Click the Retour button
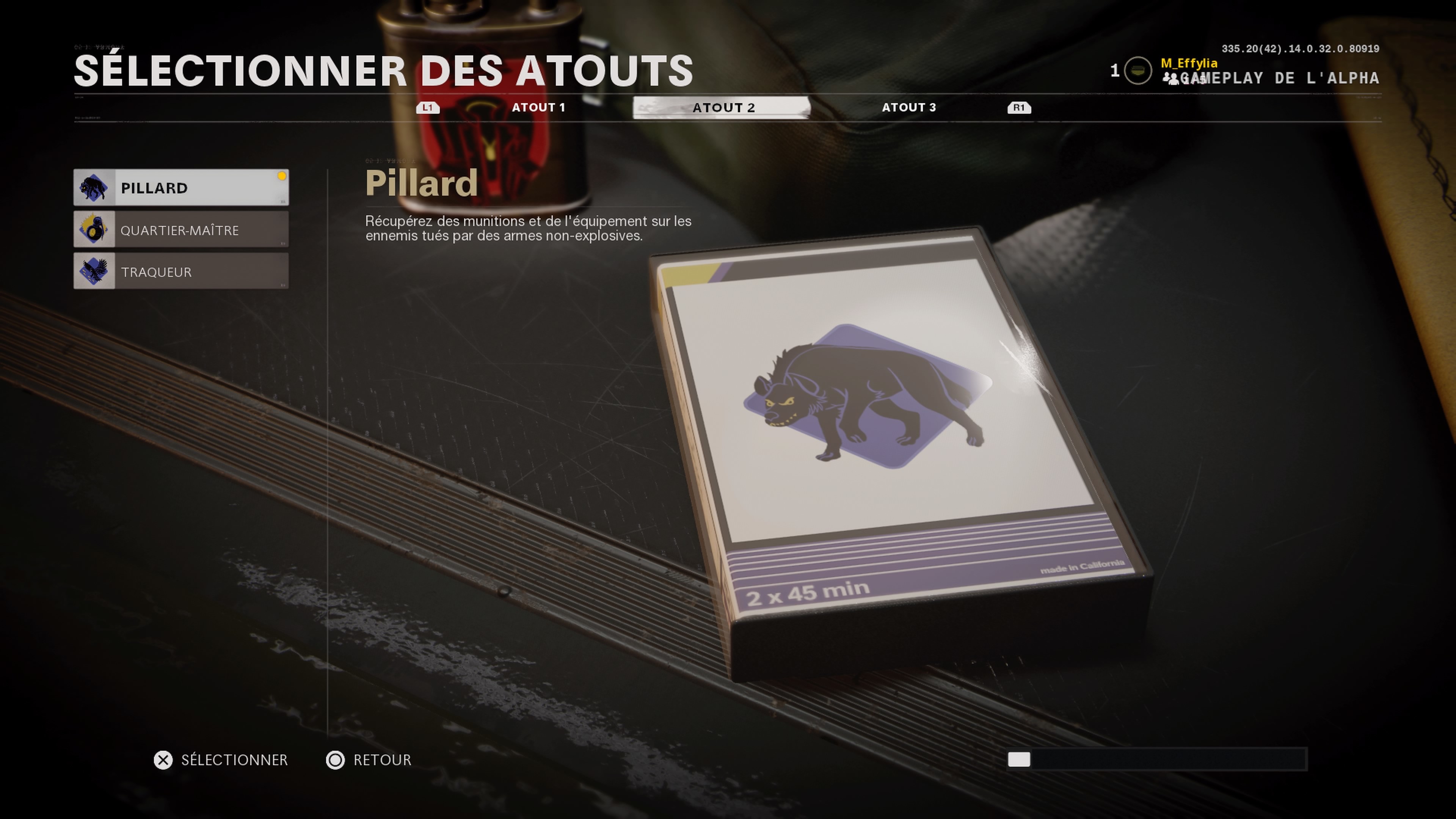The width and height of the screenshot is (1456, 819). coord(382,760)
